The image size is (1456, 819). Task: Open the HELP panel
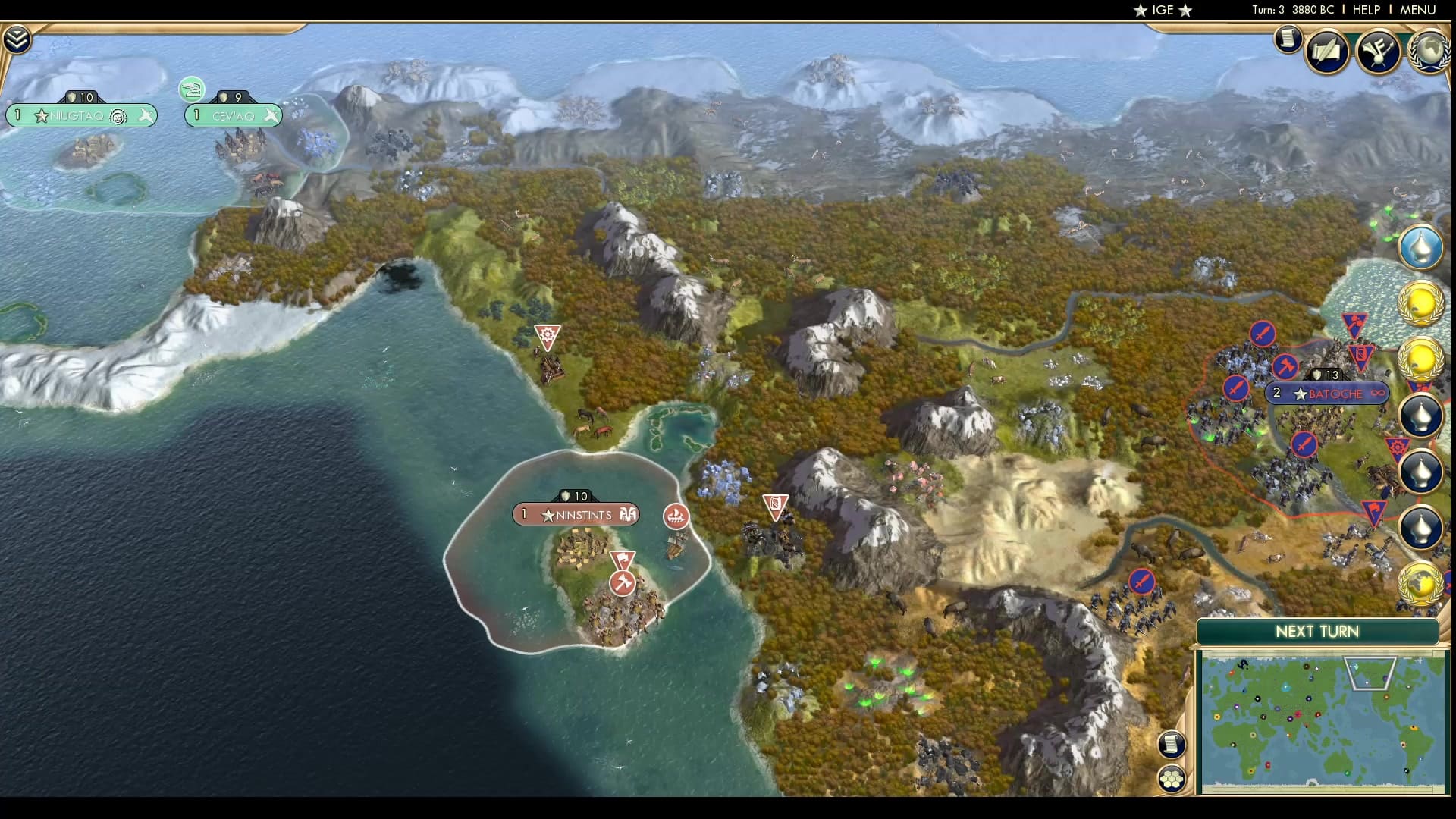pos(1366,10)
